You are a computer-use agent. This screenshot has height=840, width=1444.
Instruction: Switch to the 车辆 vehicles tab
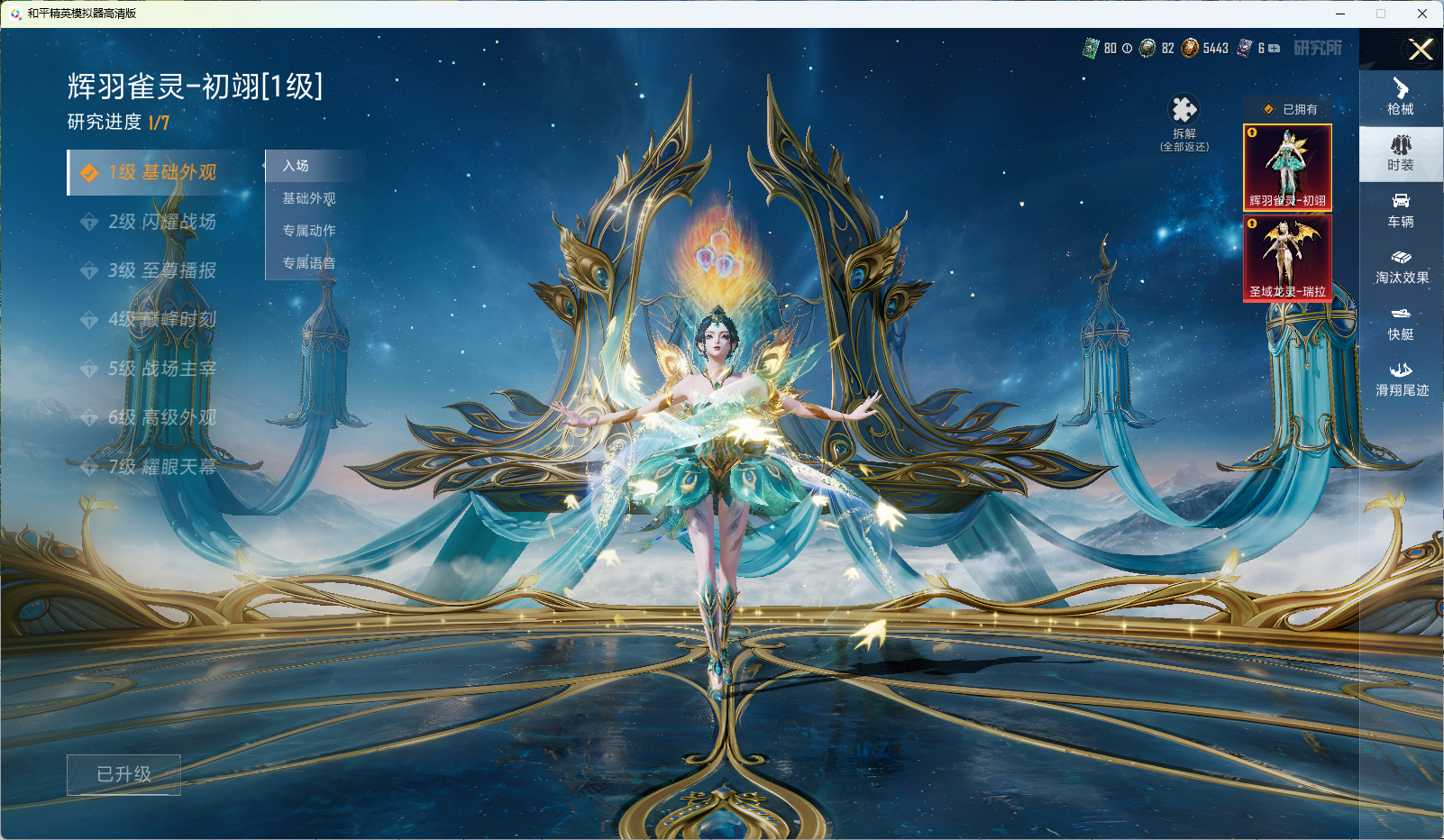coord(1401,210)
